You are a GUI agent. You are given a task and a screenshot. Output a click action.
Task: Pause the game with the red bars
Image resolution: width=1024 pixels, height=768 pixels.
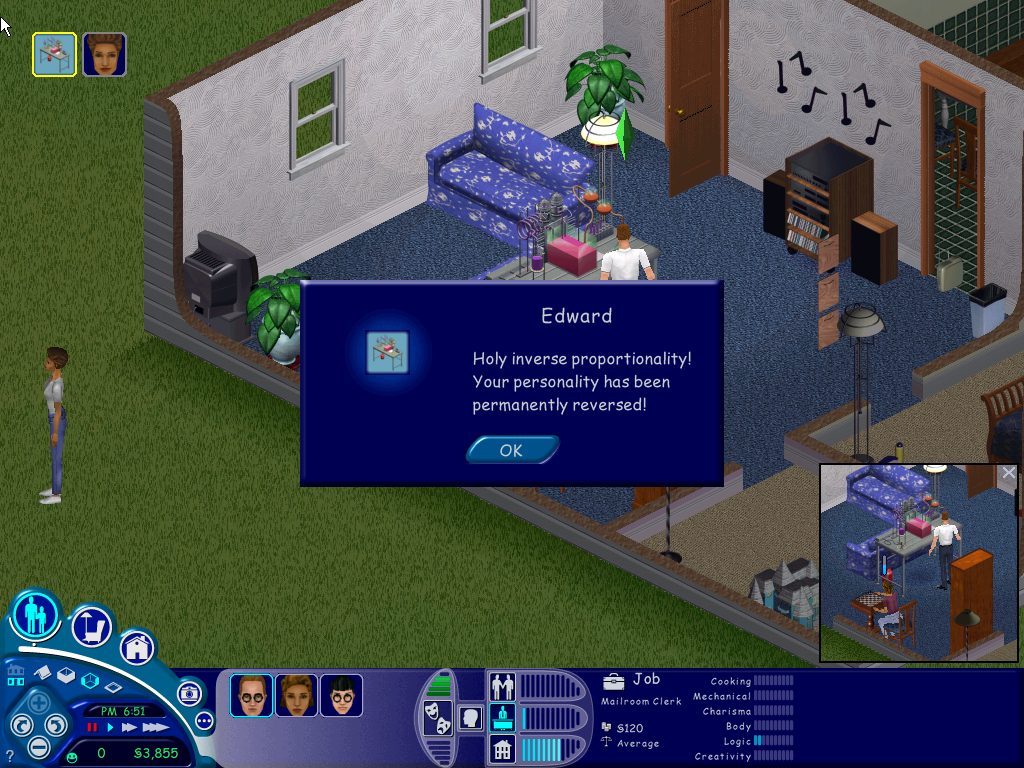[92, 727]
